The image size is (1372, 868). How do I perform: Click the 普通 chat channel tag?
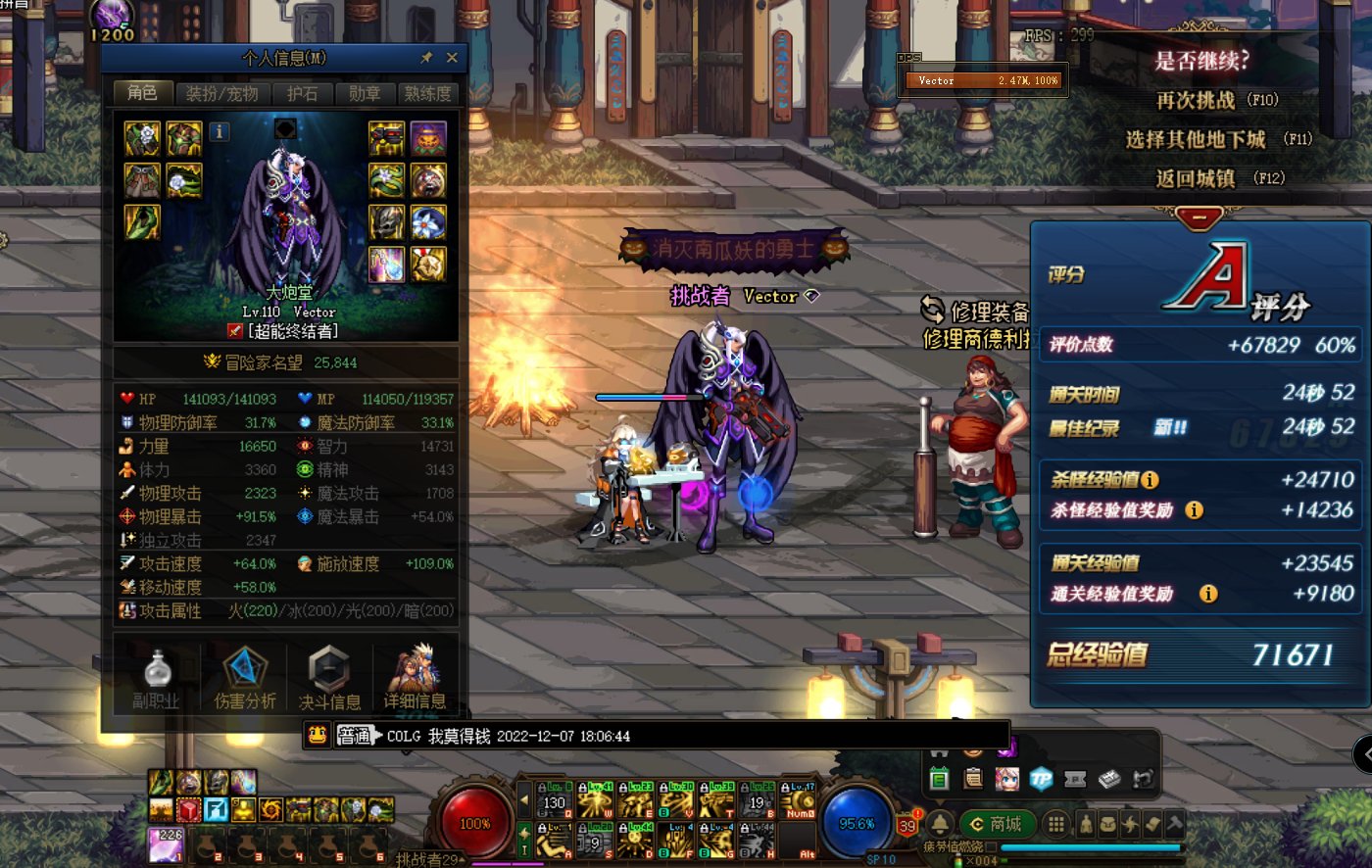click(355, 736)
